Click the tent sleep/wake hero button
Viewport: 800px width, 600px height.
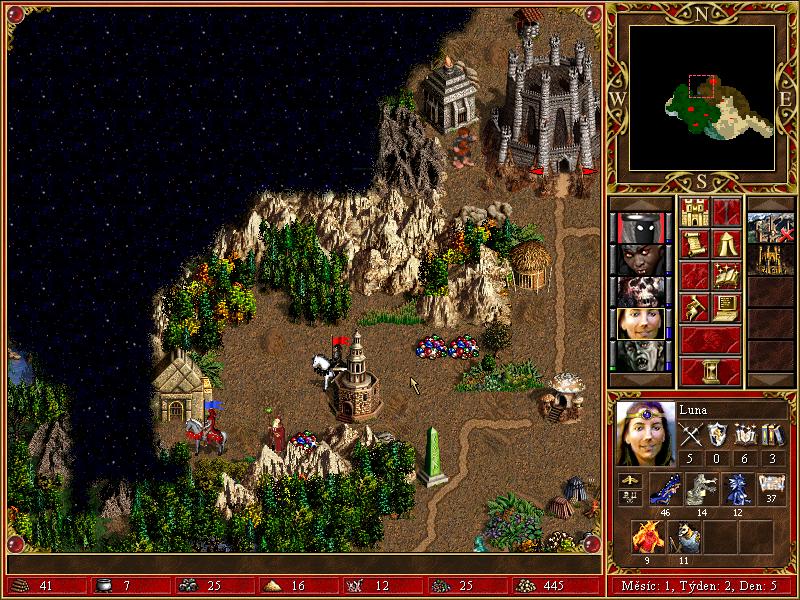coord(727,244)
